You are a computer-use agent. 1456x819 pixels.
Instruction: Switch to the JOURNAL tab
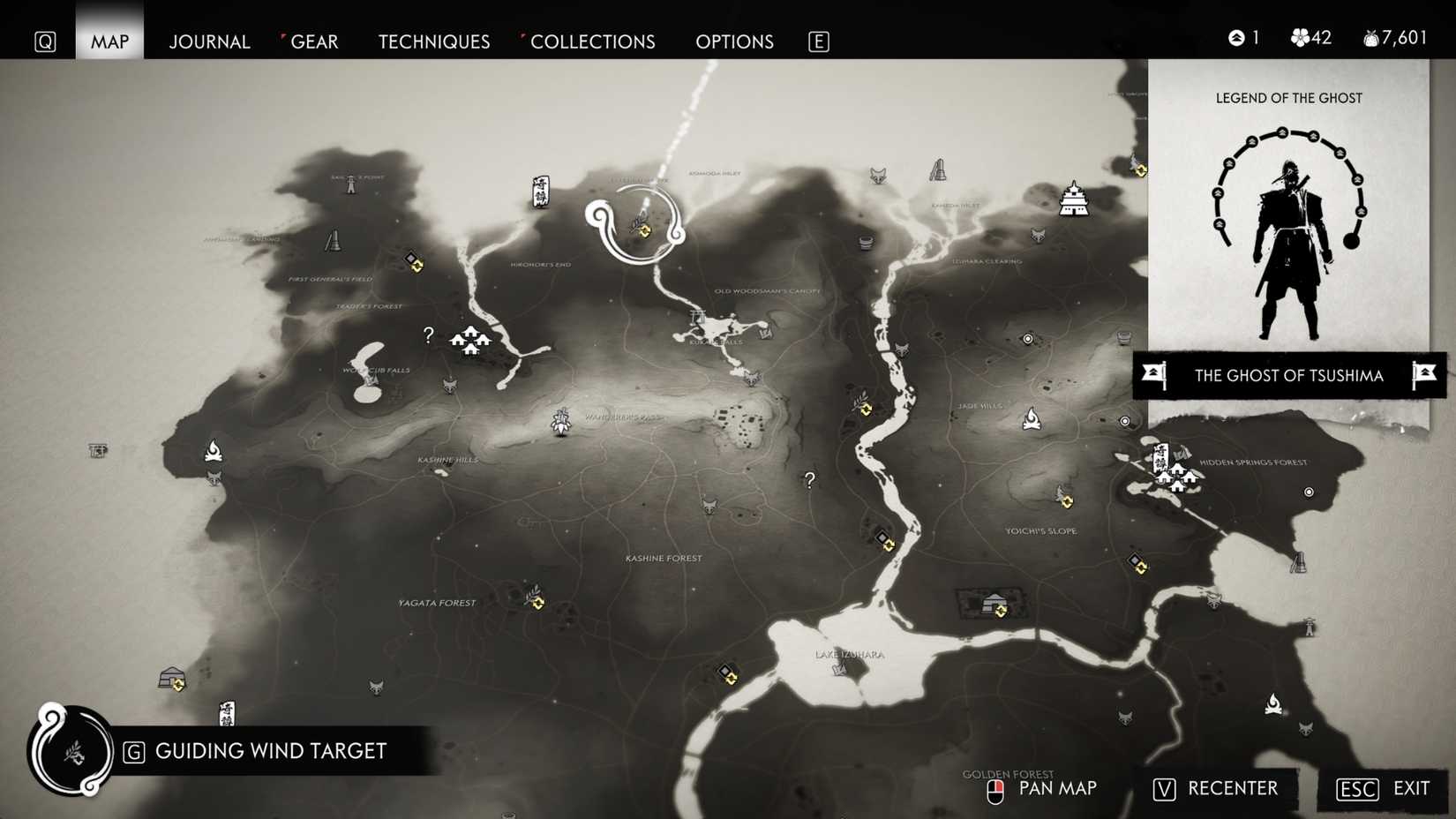[209, 41]
